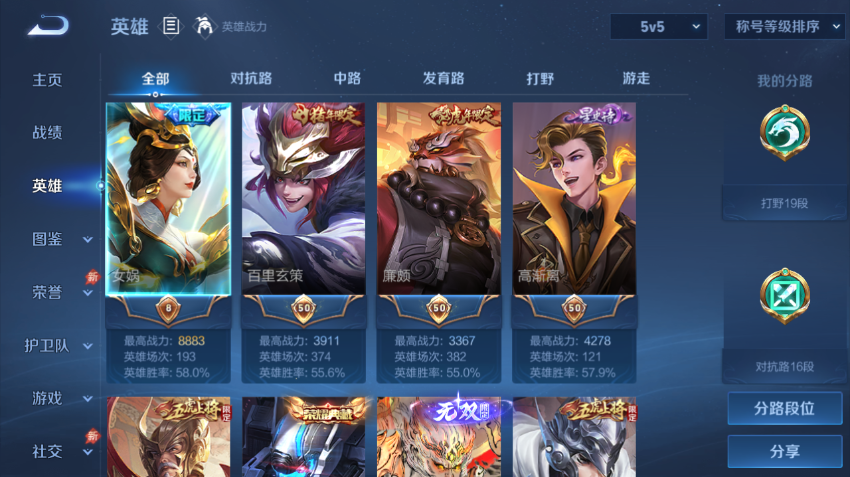Open 主页 in the side menu
The height and width of the screenshot is (477, 850).
(47, 80)
